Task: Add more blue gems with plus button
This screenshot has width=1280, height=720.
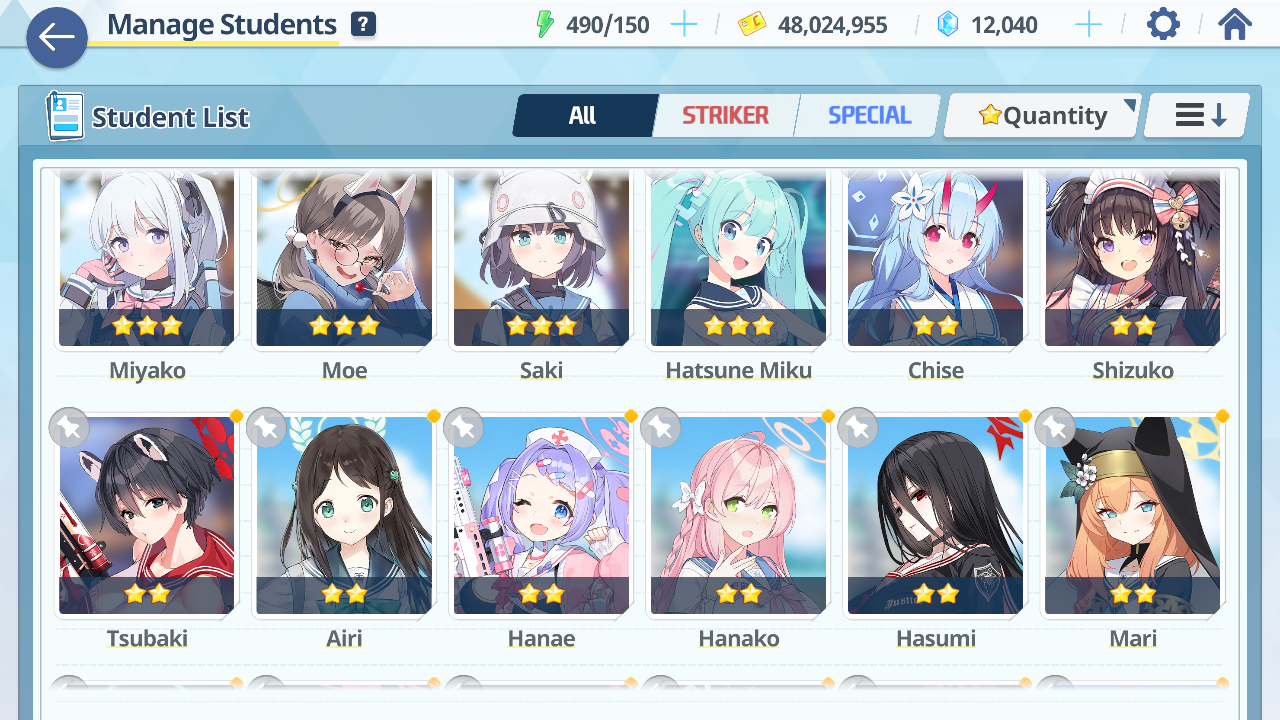Action: click(x=1088, y=25)
